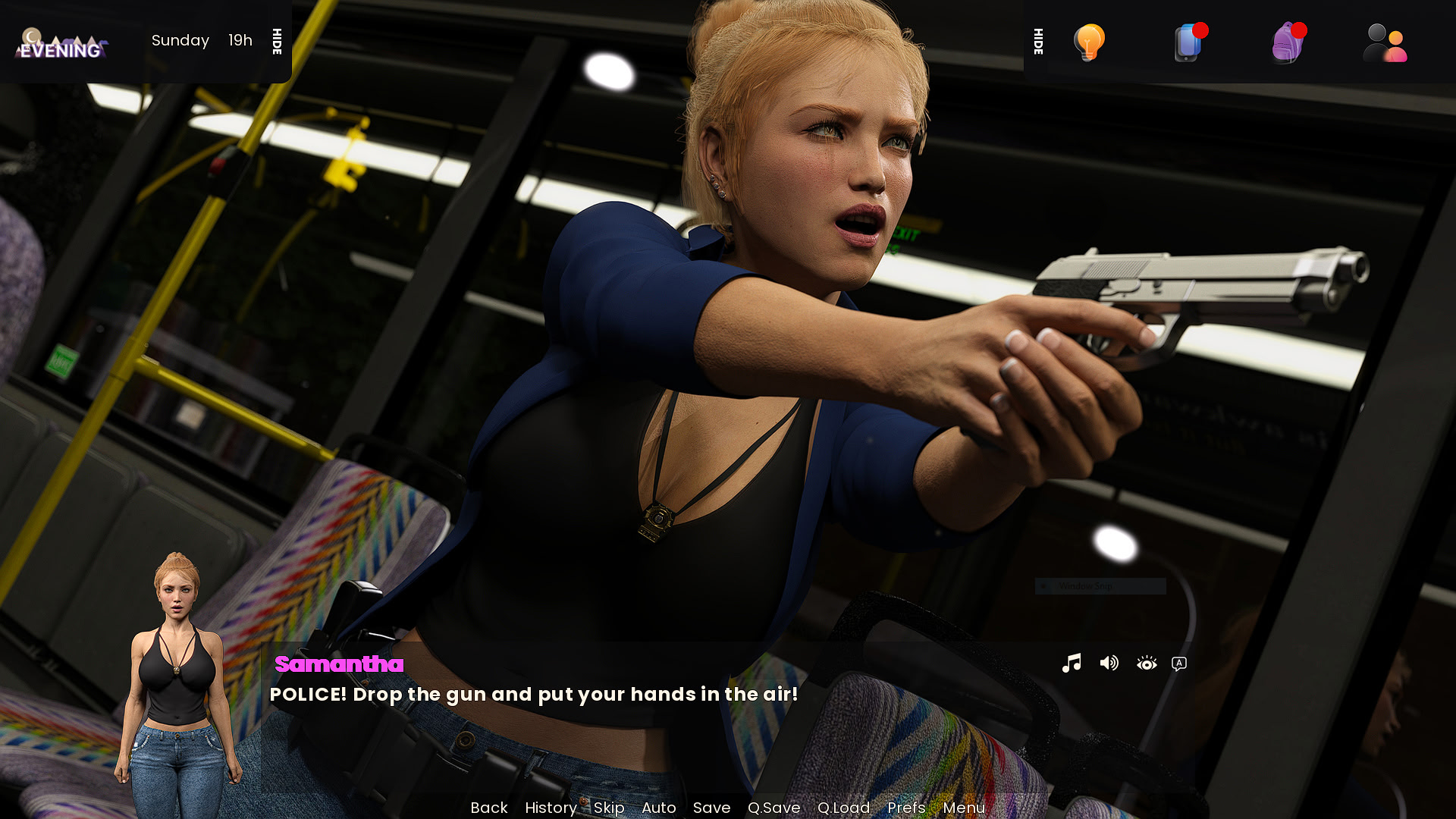
Task: Toggle sound with the speaker icon
Action: (1109, 664)
